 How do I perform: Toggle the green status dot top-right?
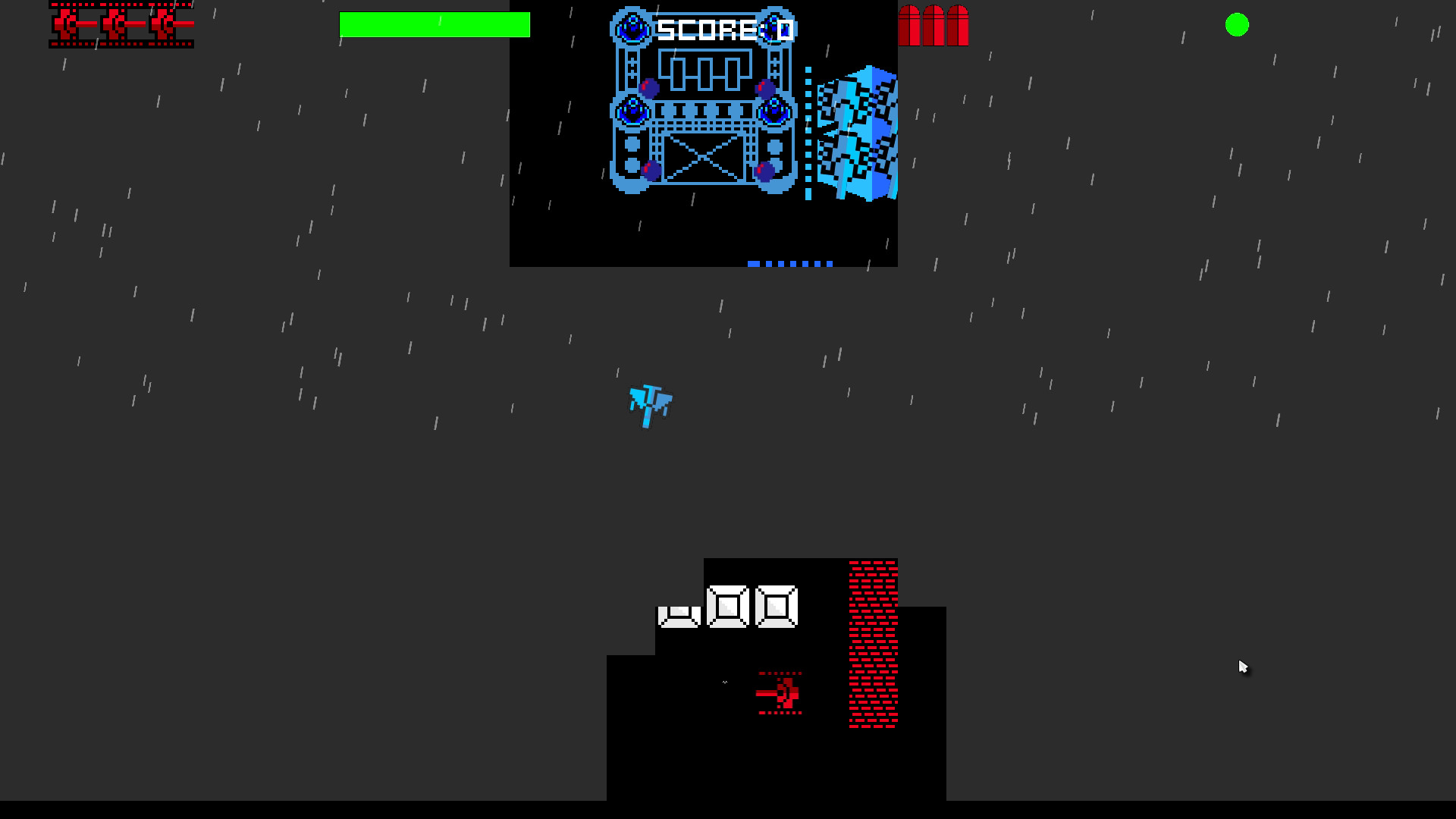click(x=1238, y=25)
